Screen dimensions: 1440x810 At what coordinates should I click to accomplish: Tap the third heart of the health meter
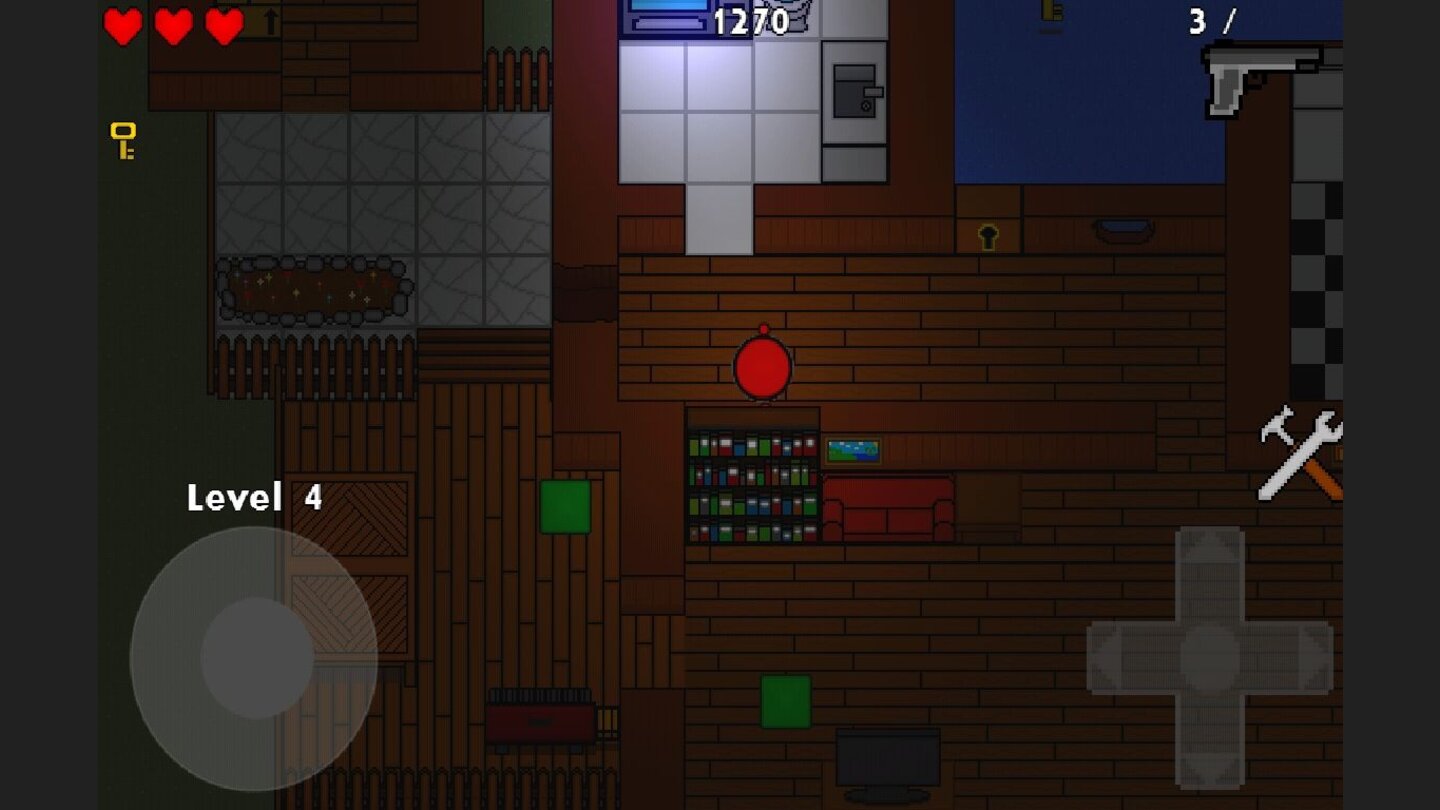pos(222,27)
